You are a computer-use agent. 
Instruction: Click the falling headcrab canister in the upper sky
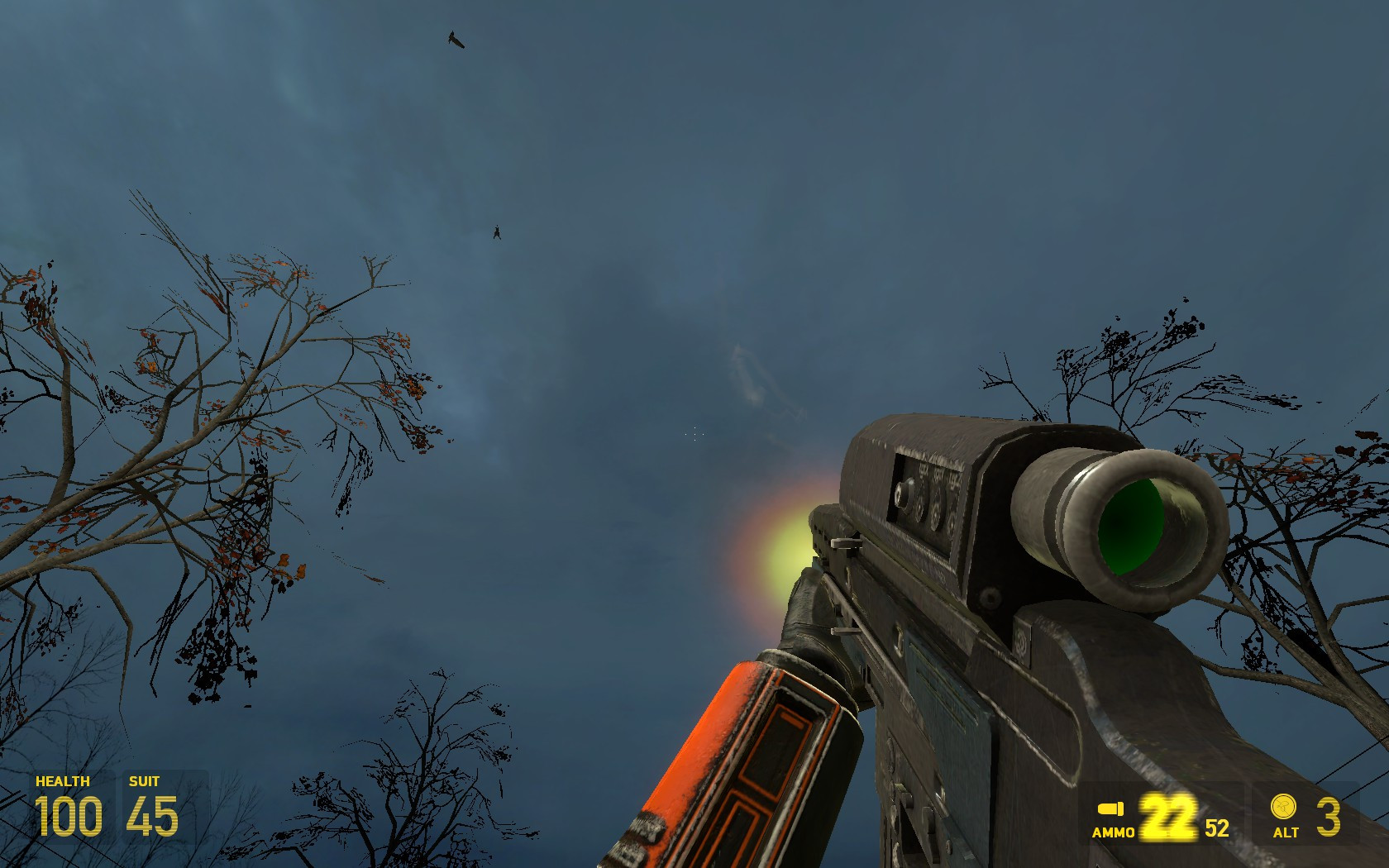coord(456,39)
